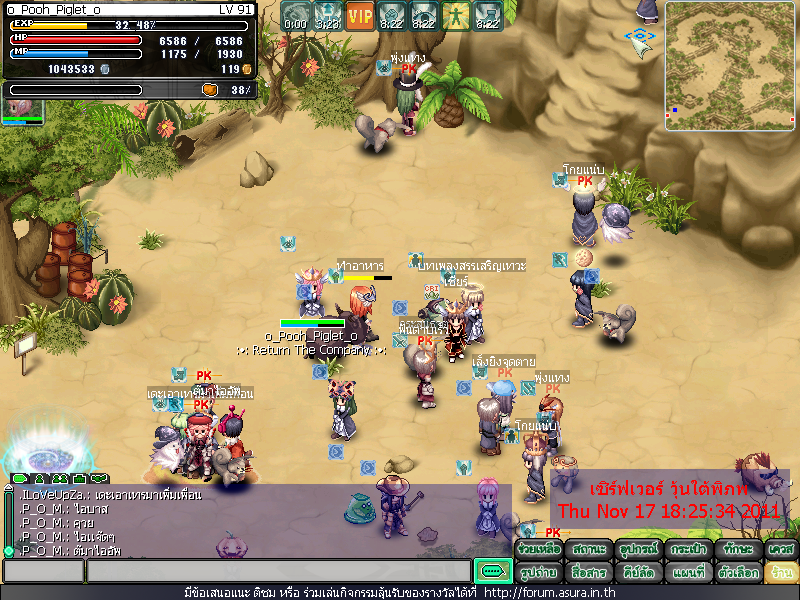Click the green running figure buff icon

(456, 17)
